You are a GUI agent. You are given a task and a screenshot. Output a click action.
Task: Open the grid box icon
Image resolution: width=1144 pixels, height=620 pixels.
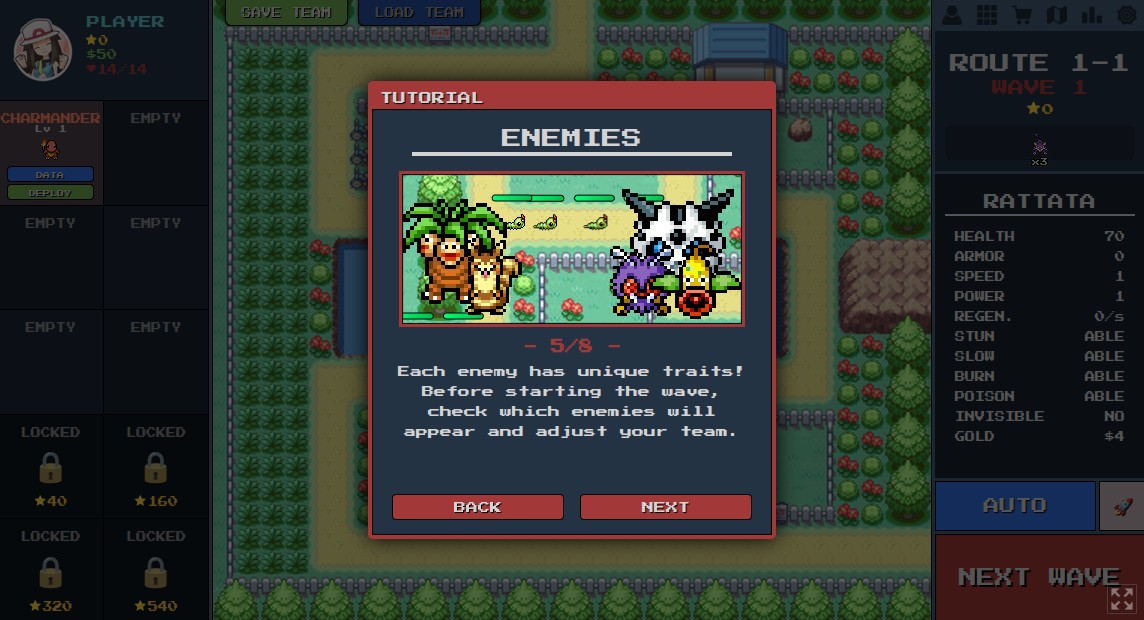tap(987, 15)
